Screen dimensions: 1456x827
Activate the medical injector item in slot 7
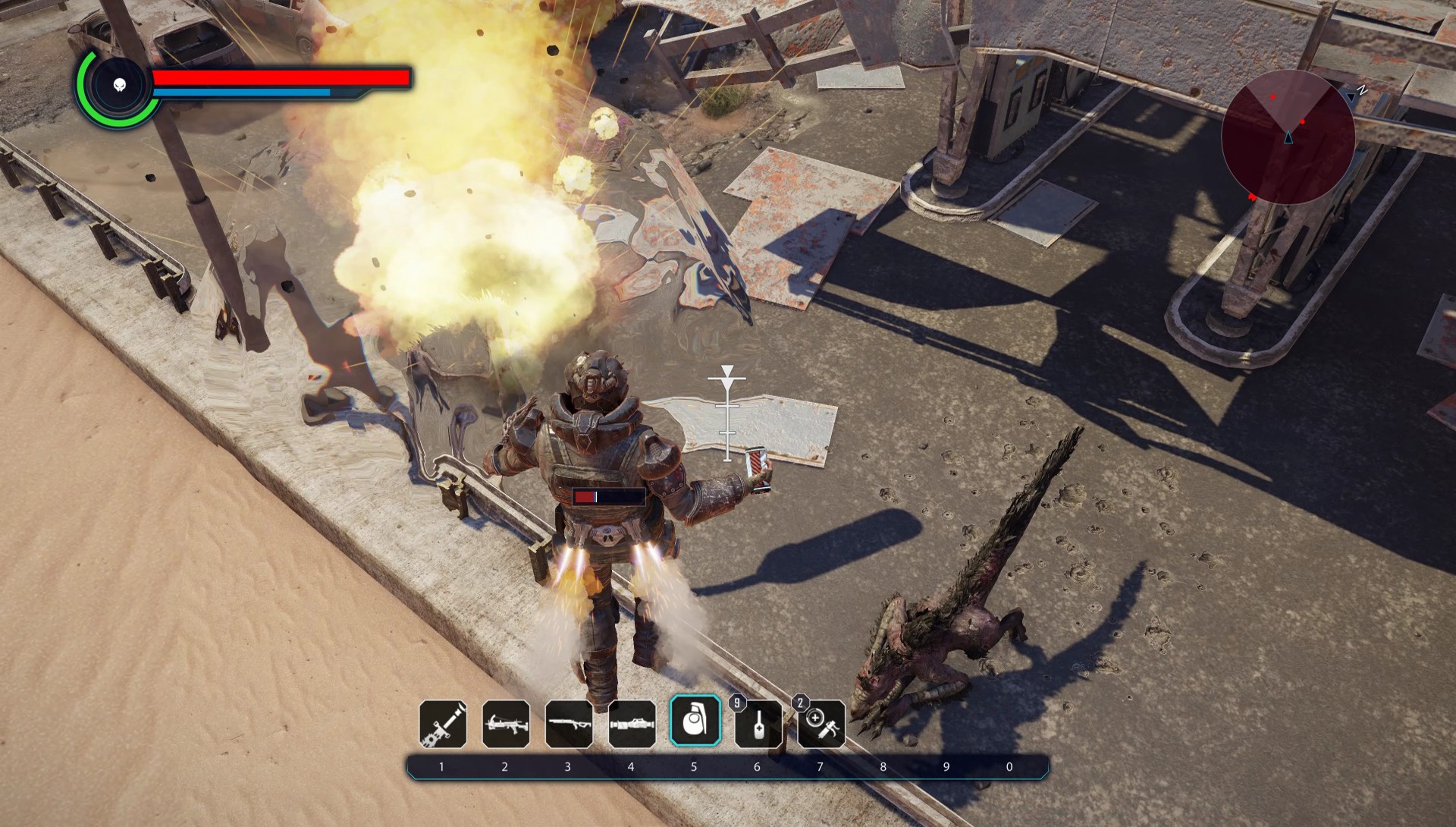(821, 725)
